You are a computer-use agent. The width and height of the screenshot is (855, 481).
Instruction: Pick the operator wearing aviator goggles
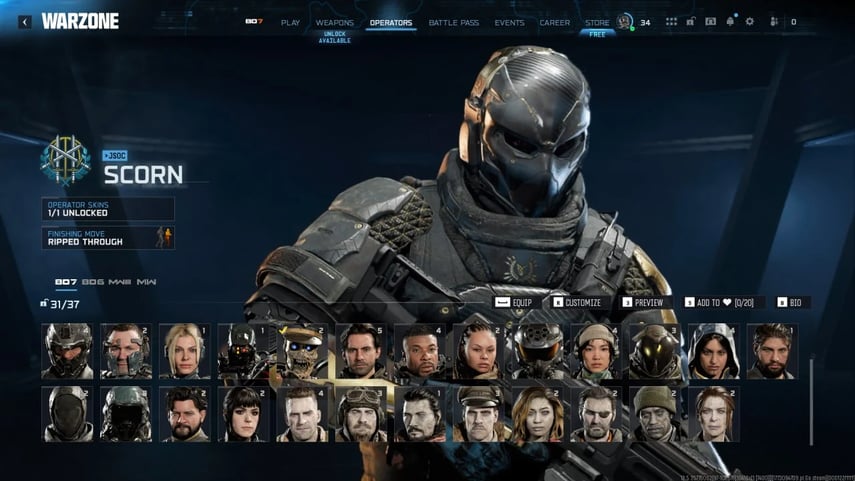(361, 414)
